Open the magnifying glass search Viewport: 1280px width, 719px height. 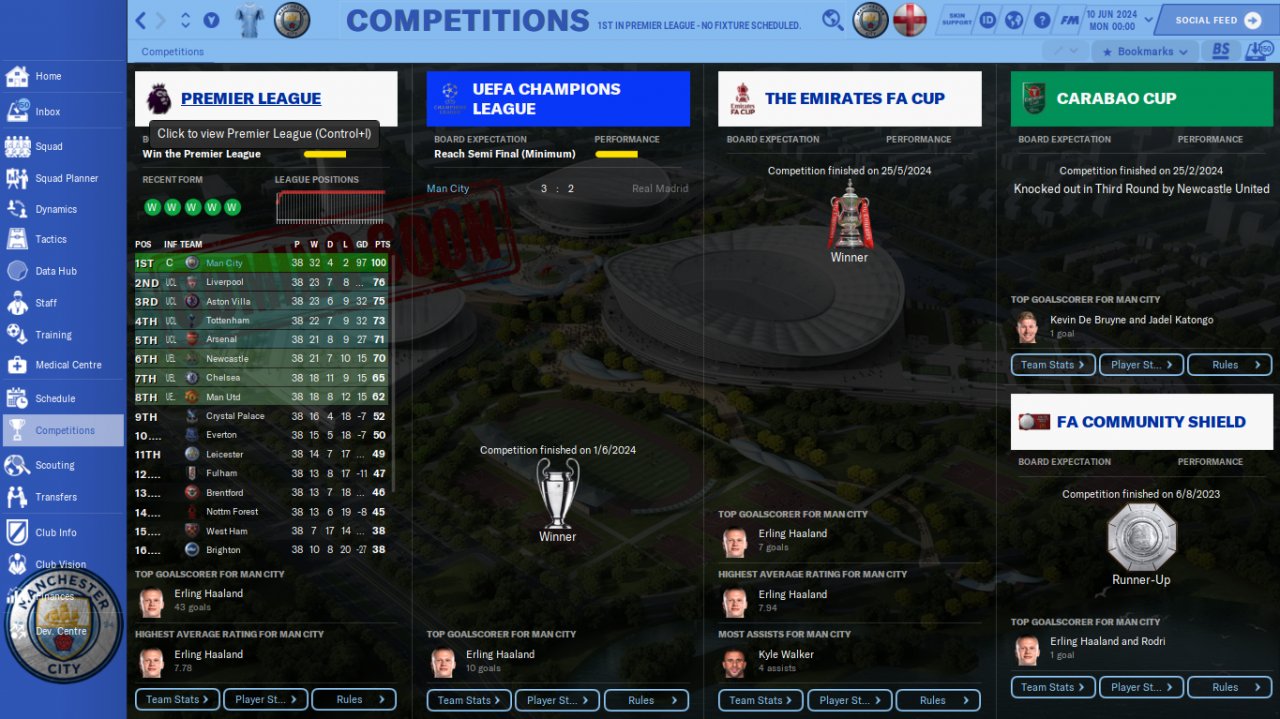832,20
